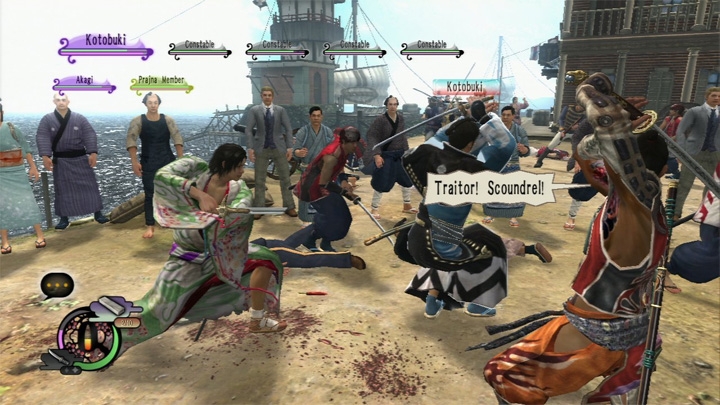Click the floating Kotobuki label over the fight
The width and height of the screenshot is (720, 405).
(465, 88)
